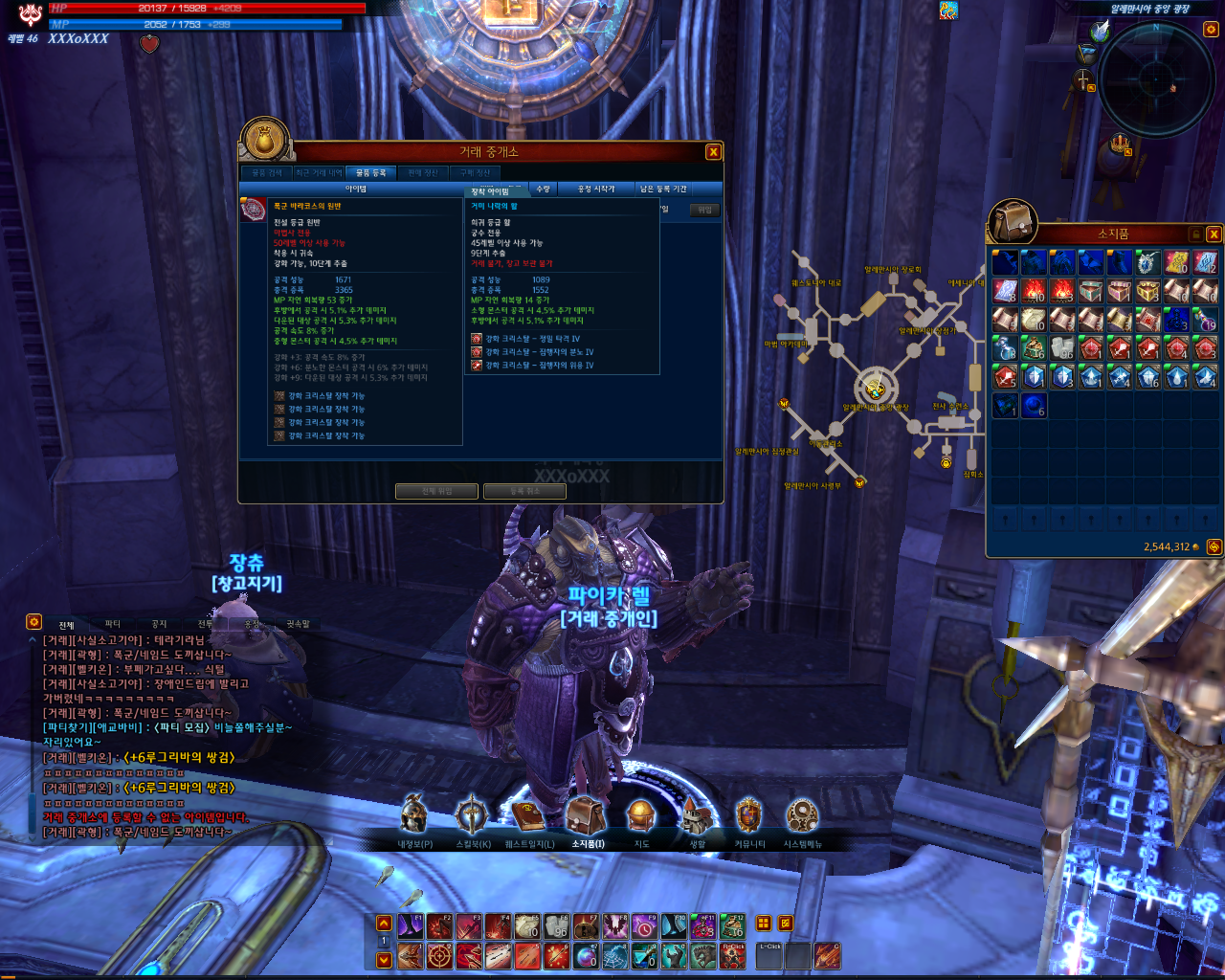Click the circular minimap
Viewport: 1225px width, 980px height.
coord(1156,78)
